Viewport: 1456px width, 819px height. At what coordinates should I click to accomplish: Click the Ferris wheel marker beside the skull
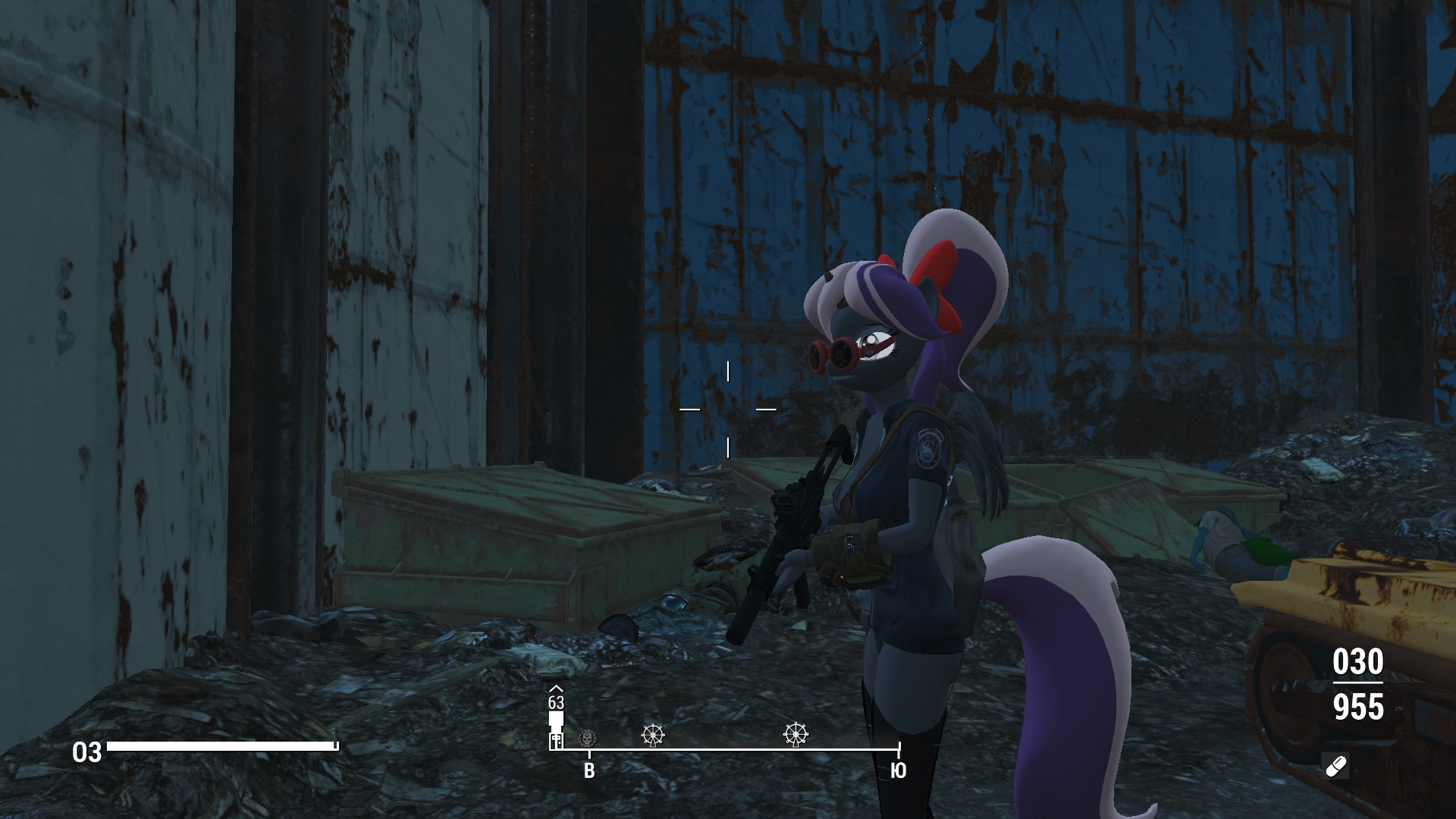point(653,734)
